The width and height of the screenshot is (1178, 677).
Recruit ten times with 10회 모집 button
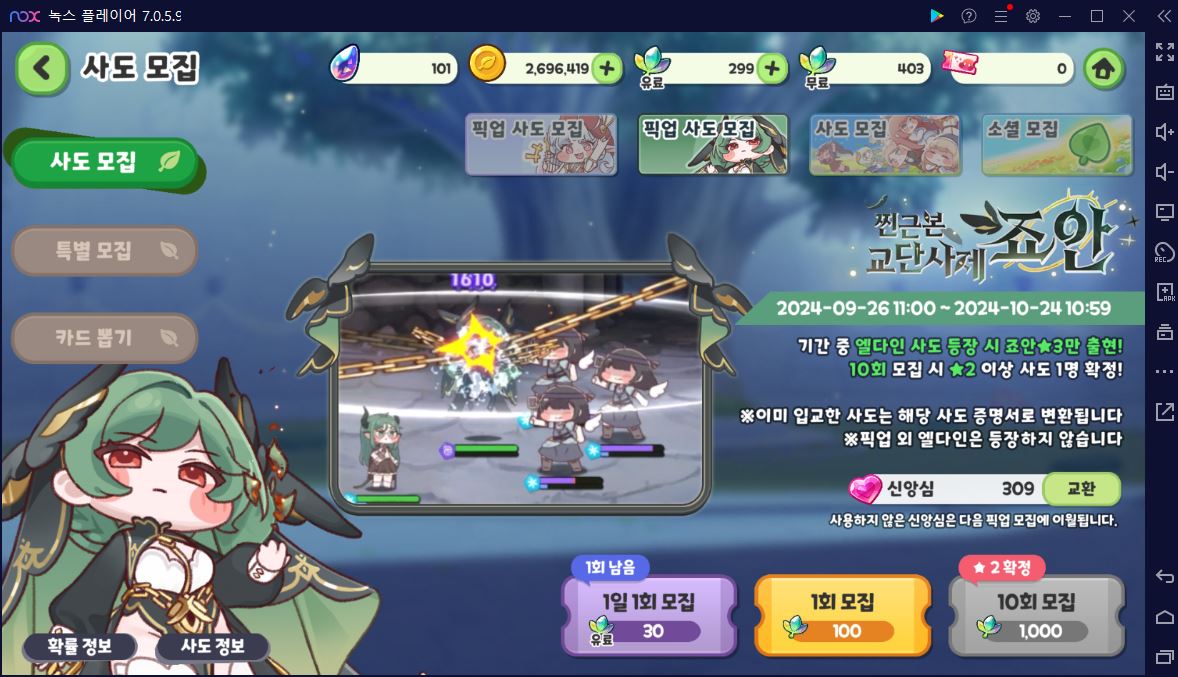coord(1036,614)
